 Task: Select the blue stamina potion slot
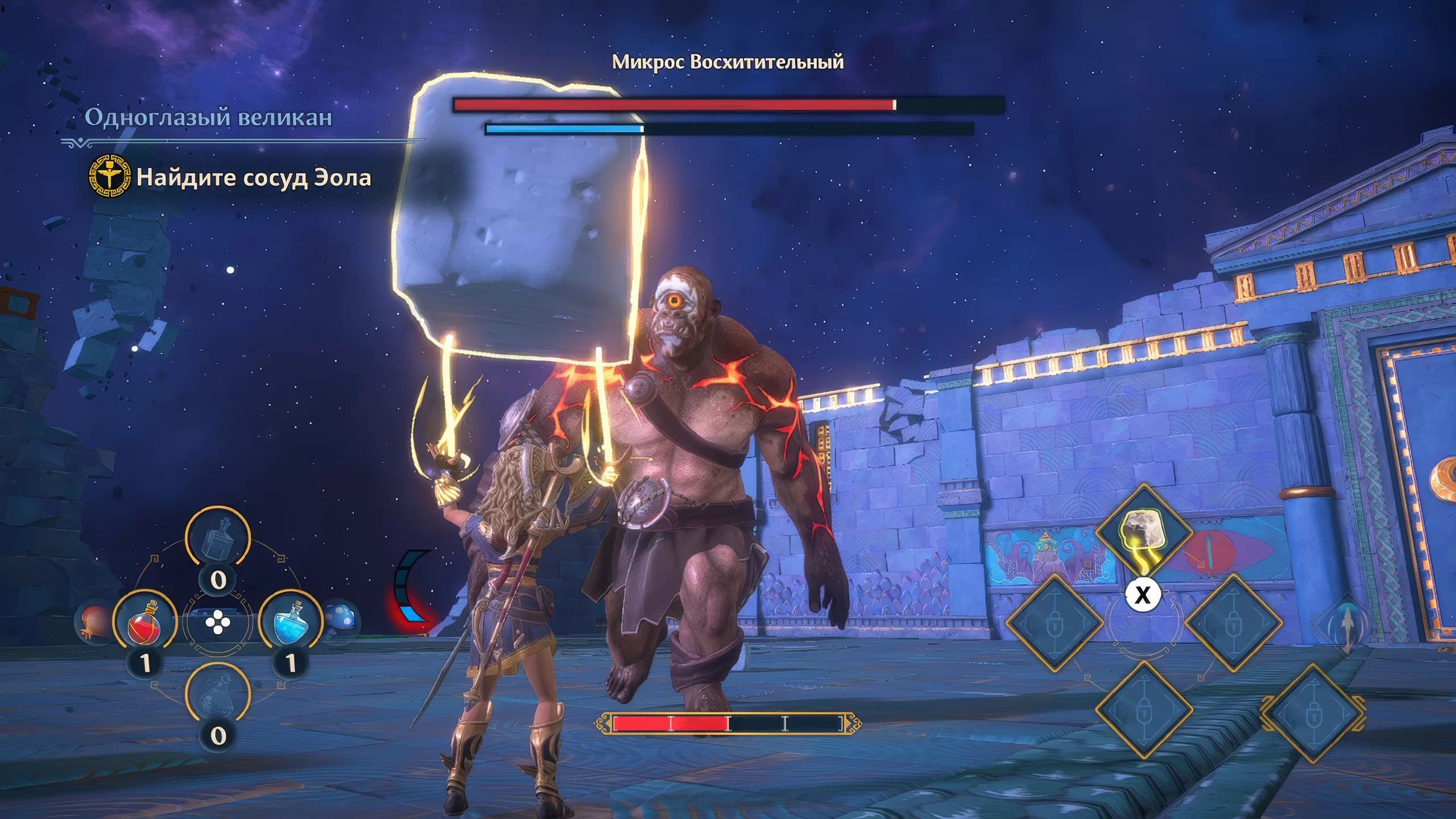pyautogui.click(x=291, y=621)
